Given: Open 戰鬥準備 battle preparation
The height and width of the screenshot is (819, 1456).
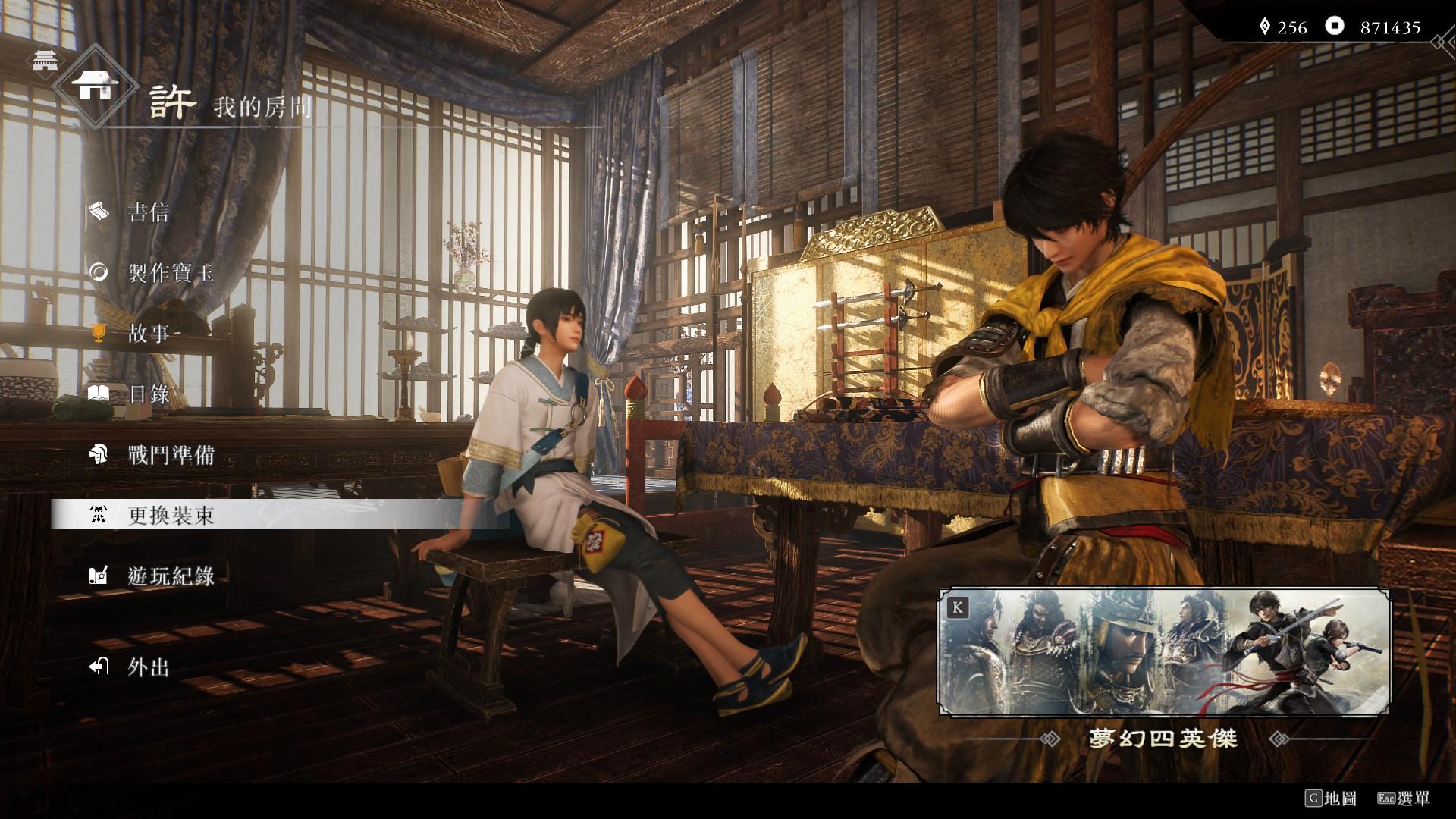Looking at the screenshot, I should (171, 455).
